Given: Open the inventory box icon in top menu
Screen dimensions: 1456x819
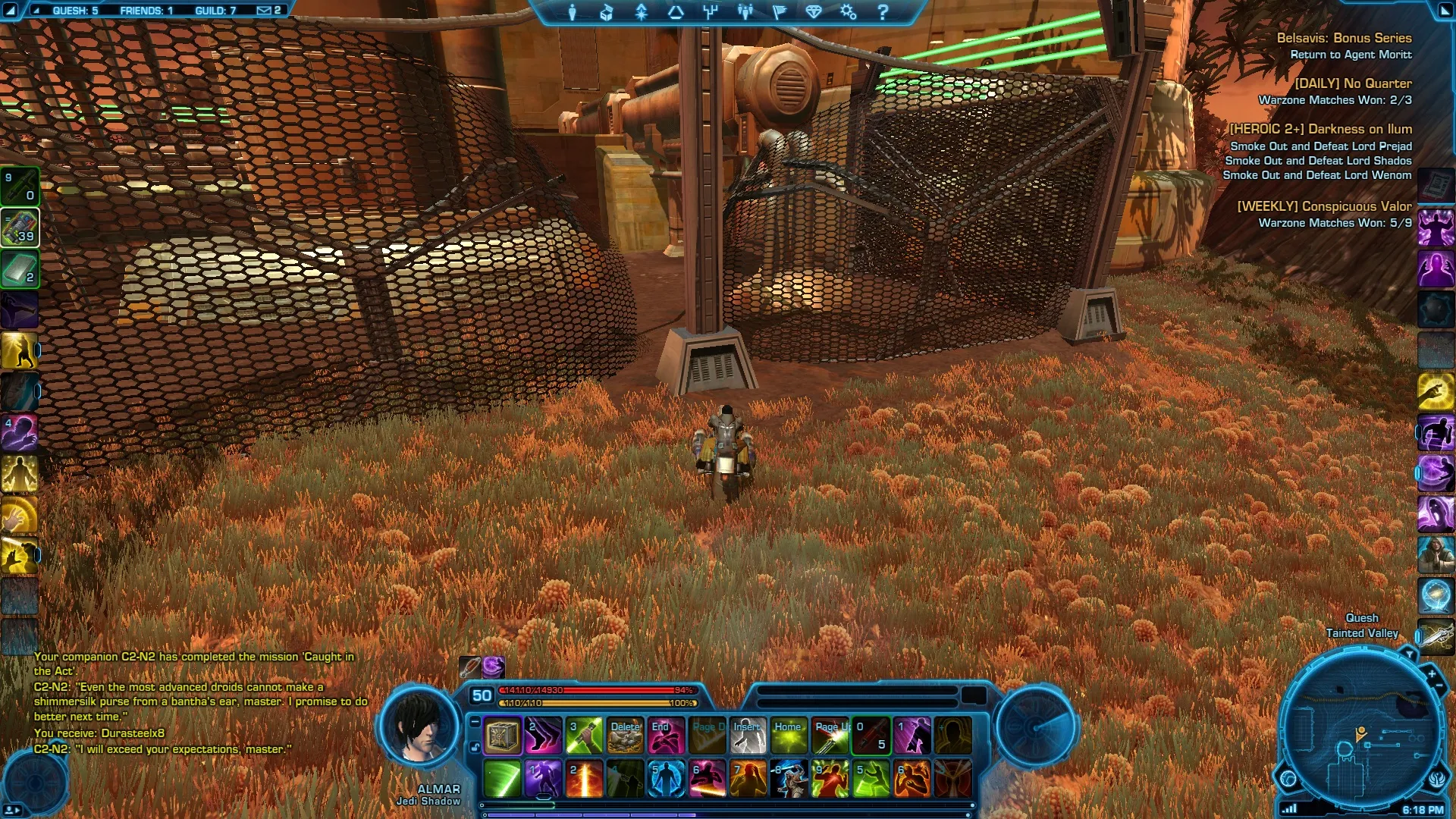Looking at the screenshot, I should click(x=607, y=12).
